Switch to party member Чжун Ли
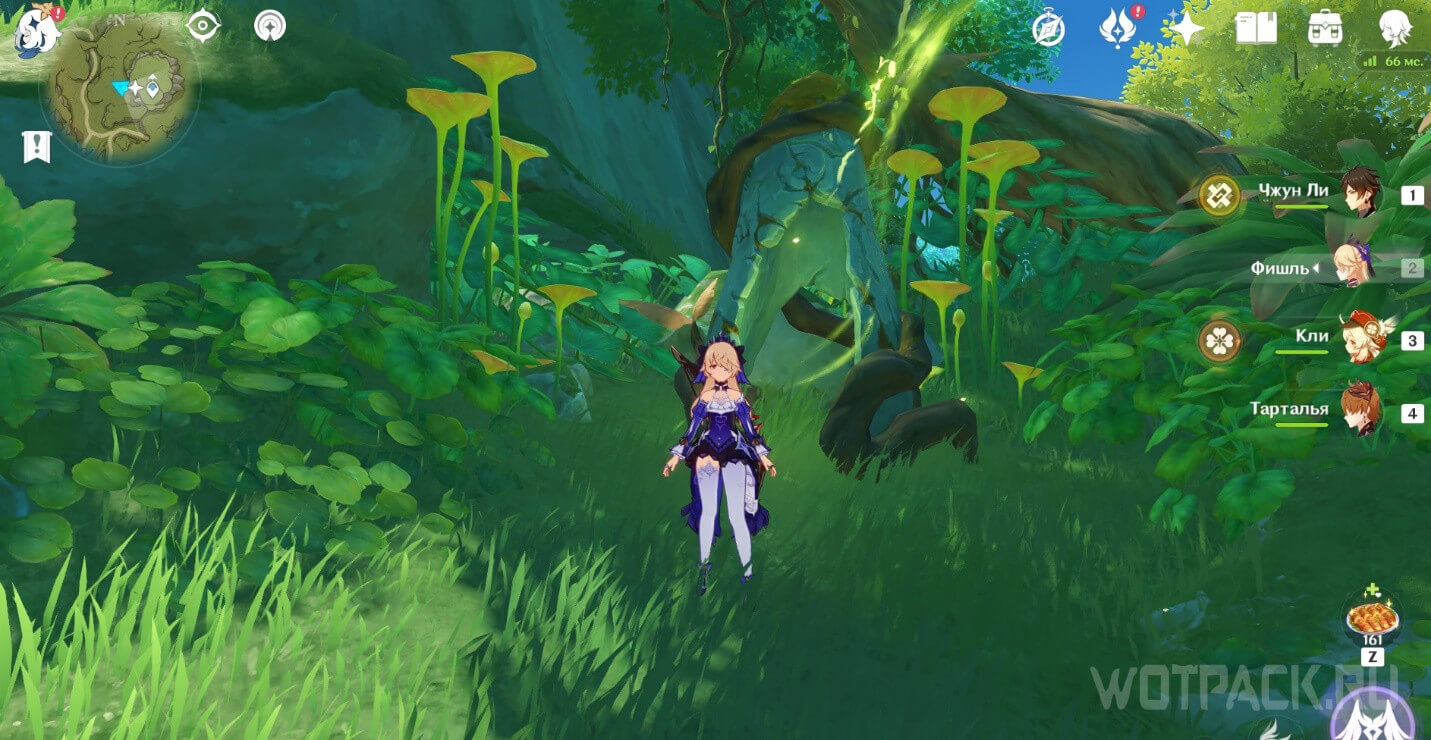 tap(1360, 193)
